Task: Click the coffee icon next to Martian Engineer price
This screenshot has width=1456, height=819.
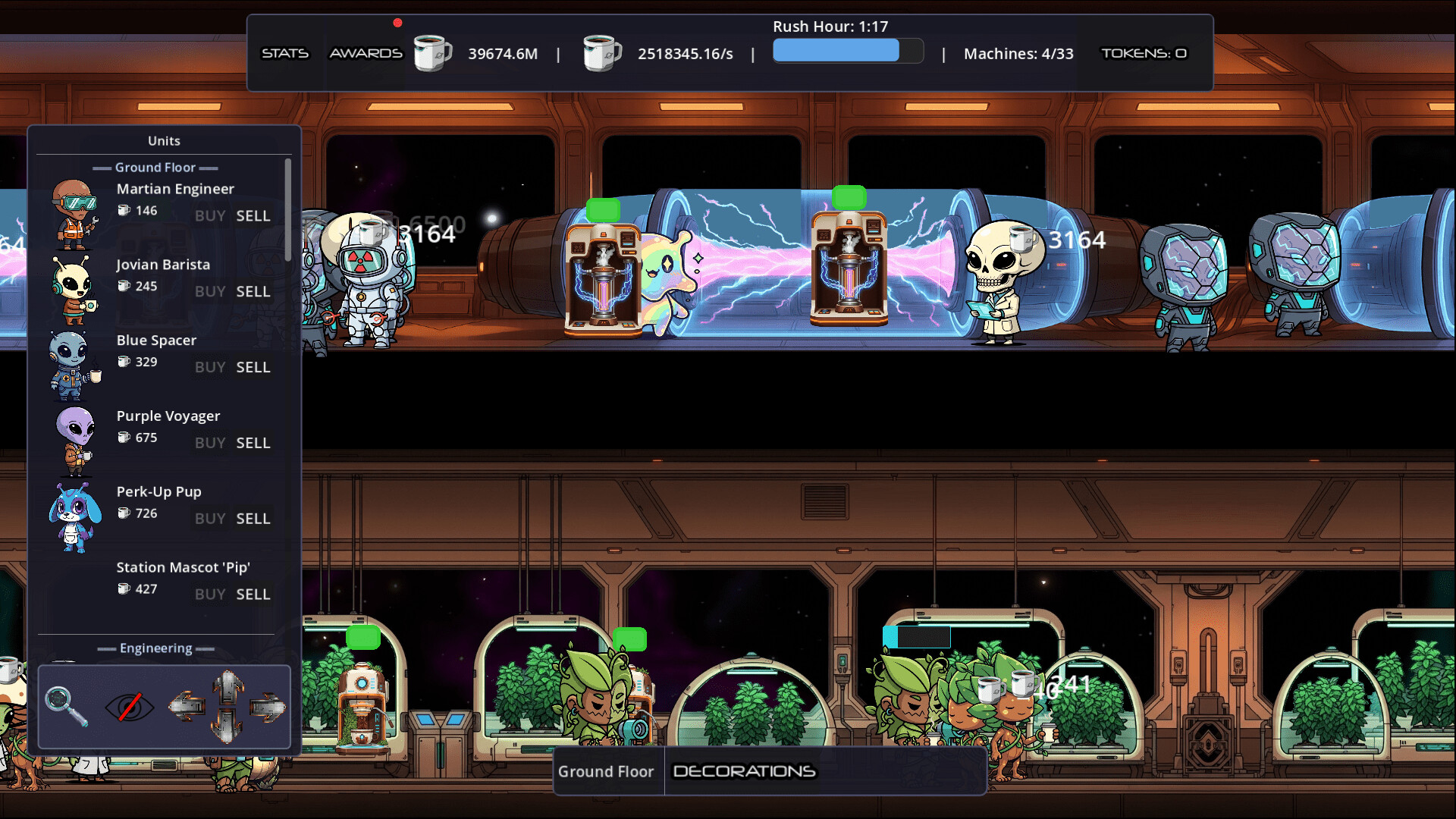Action: pyautogui.click(x=124, y=211)
